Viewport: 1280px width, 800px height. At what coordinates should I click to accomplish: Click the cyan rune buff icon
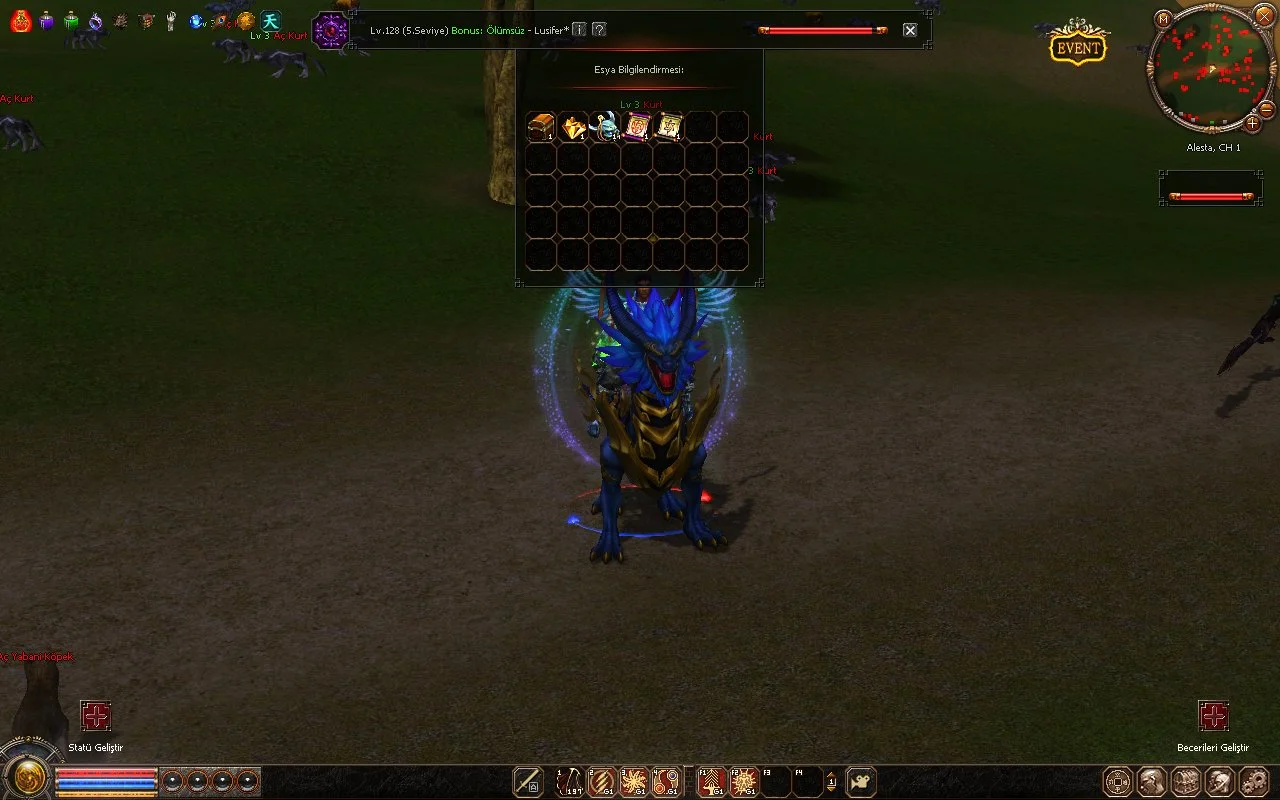click(x=271, y=21)
